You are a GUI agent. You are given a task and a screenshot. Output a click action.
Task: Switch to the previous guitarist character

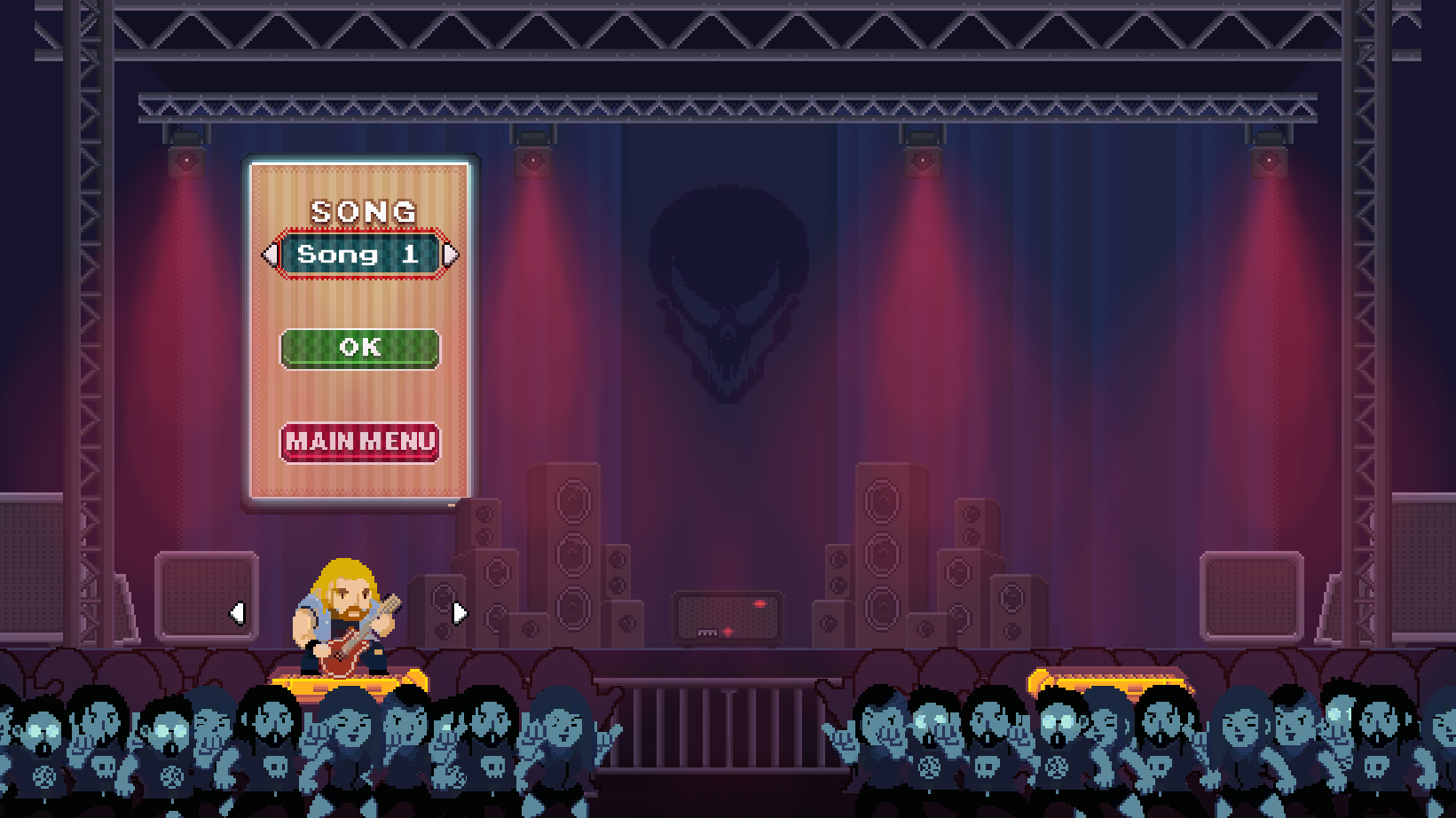click(237, 613)
